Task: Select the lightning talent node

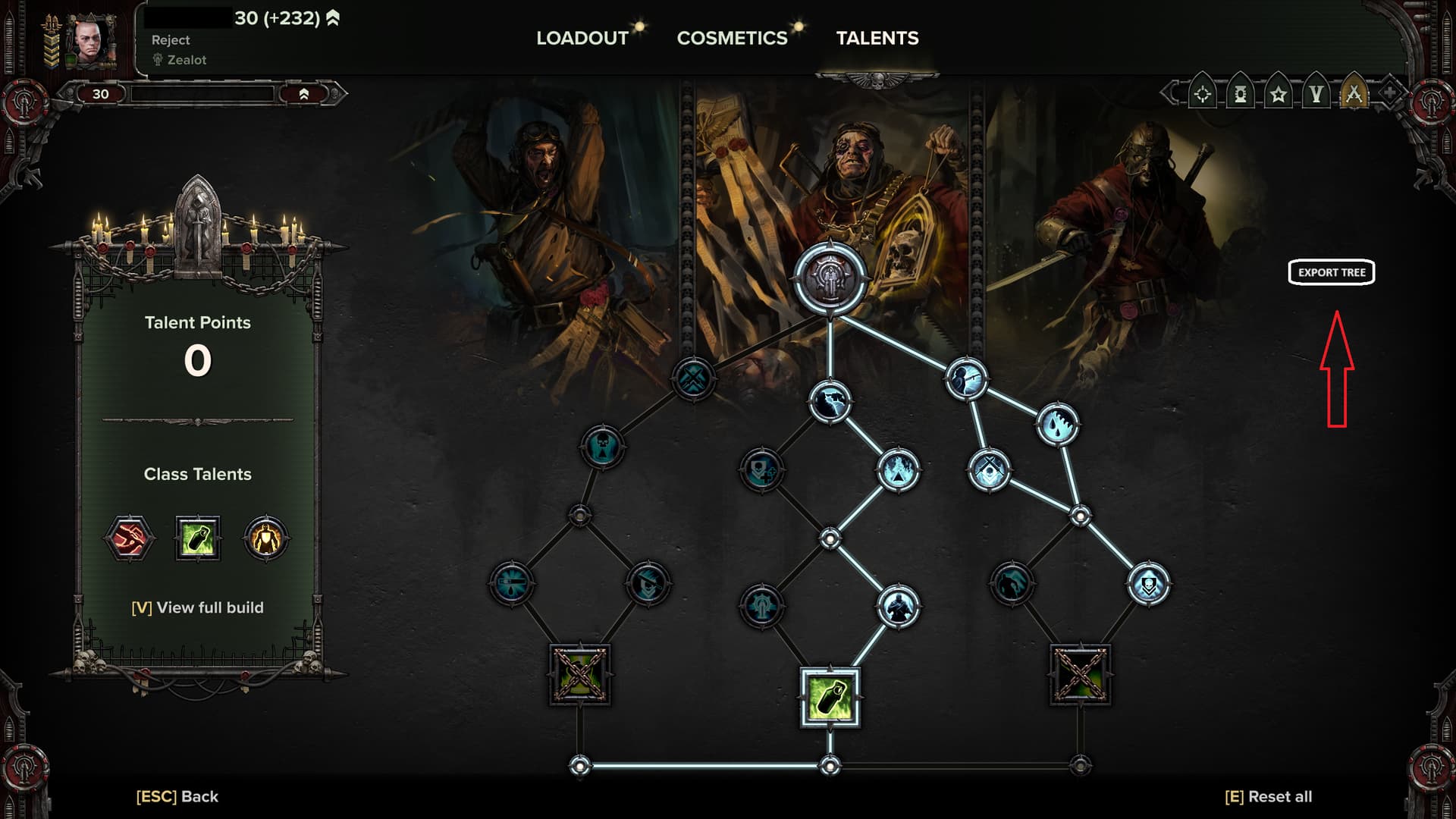Action: pyautogui.click(x=830, y=402)
